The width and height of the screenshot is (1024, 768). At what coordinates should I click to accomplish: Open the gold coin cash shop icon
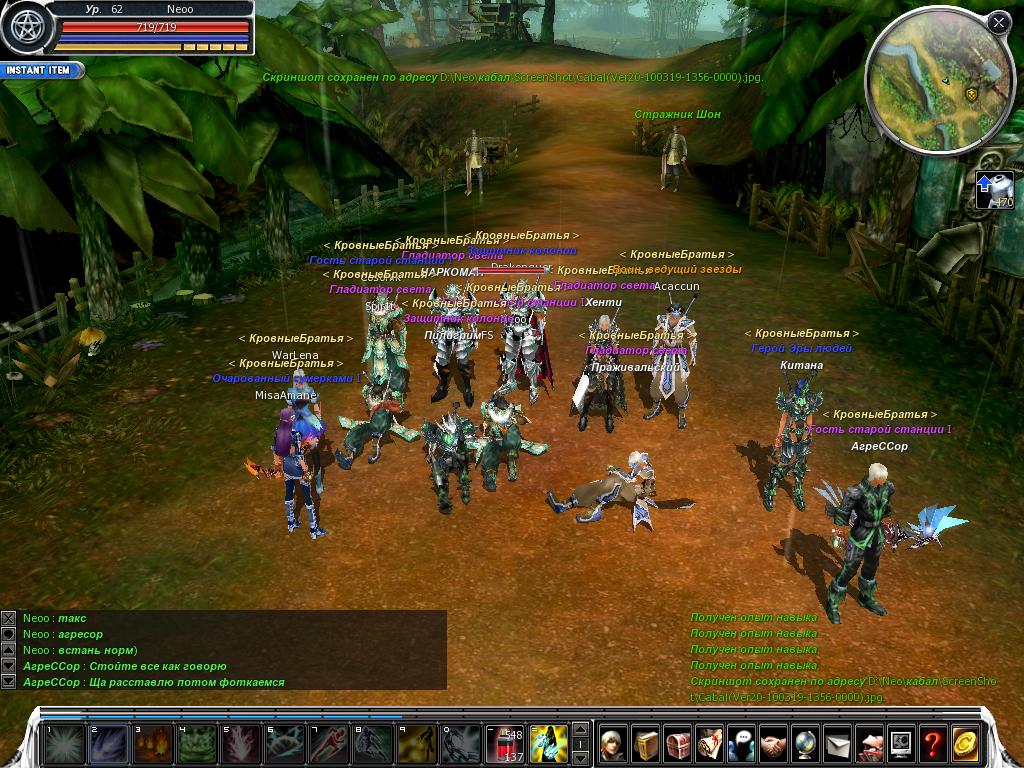(x=965, y=744)
